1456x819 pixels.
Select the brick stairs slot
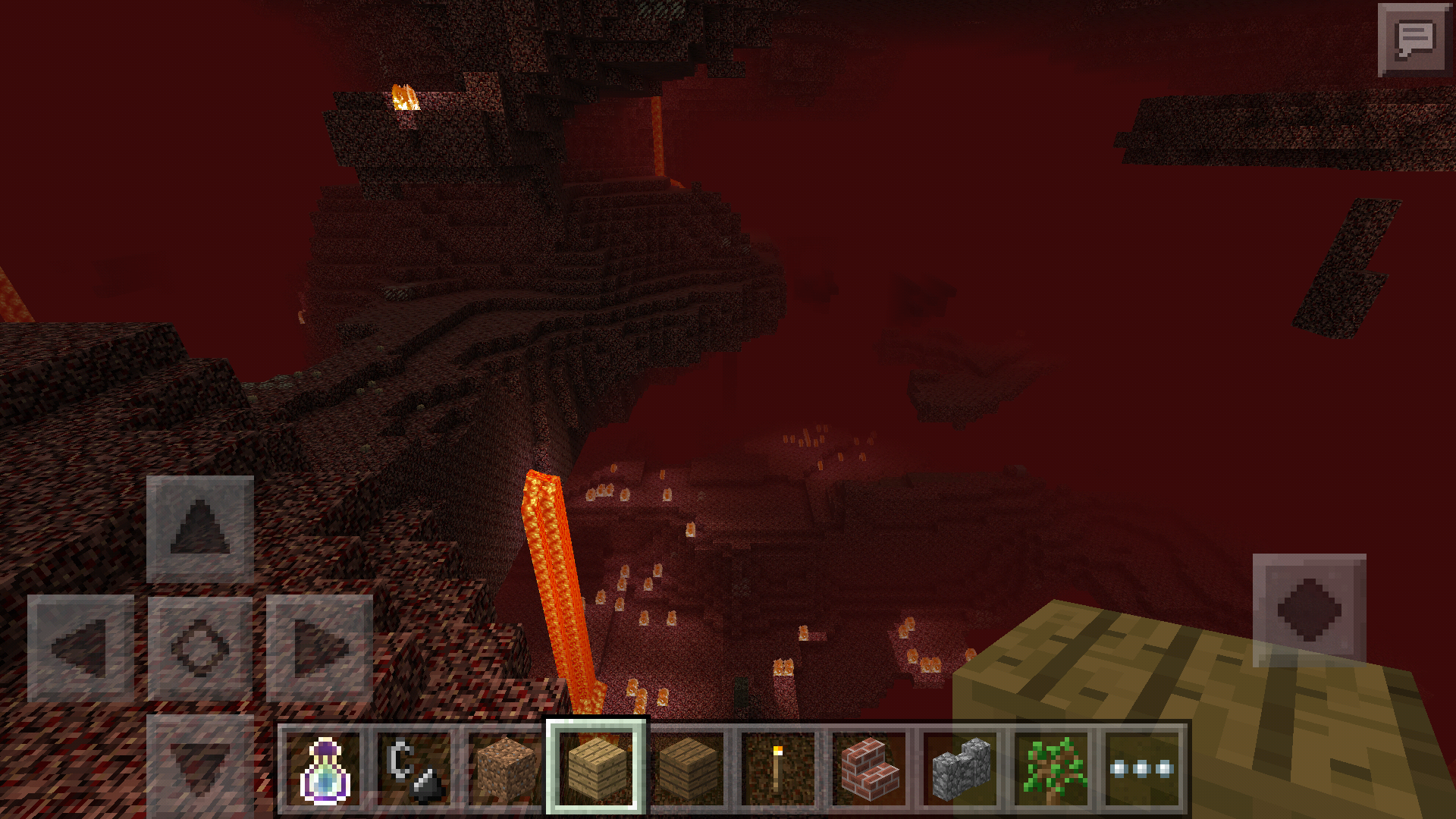coord(869,769)
